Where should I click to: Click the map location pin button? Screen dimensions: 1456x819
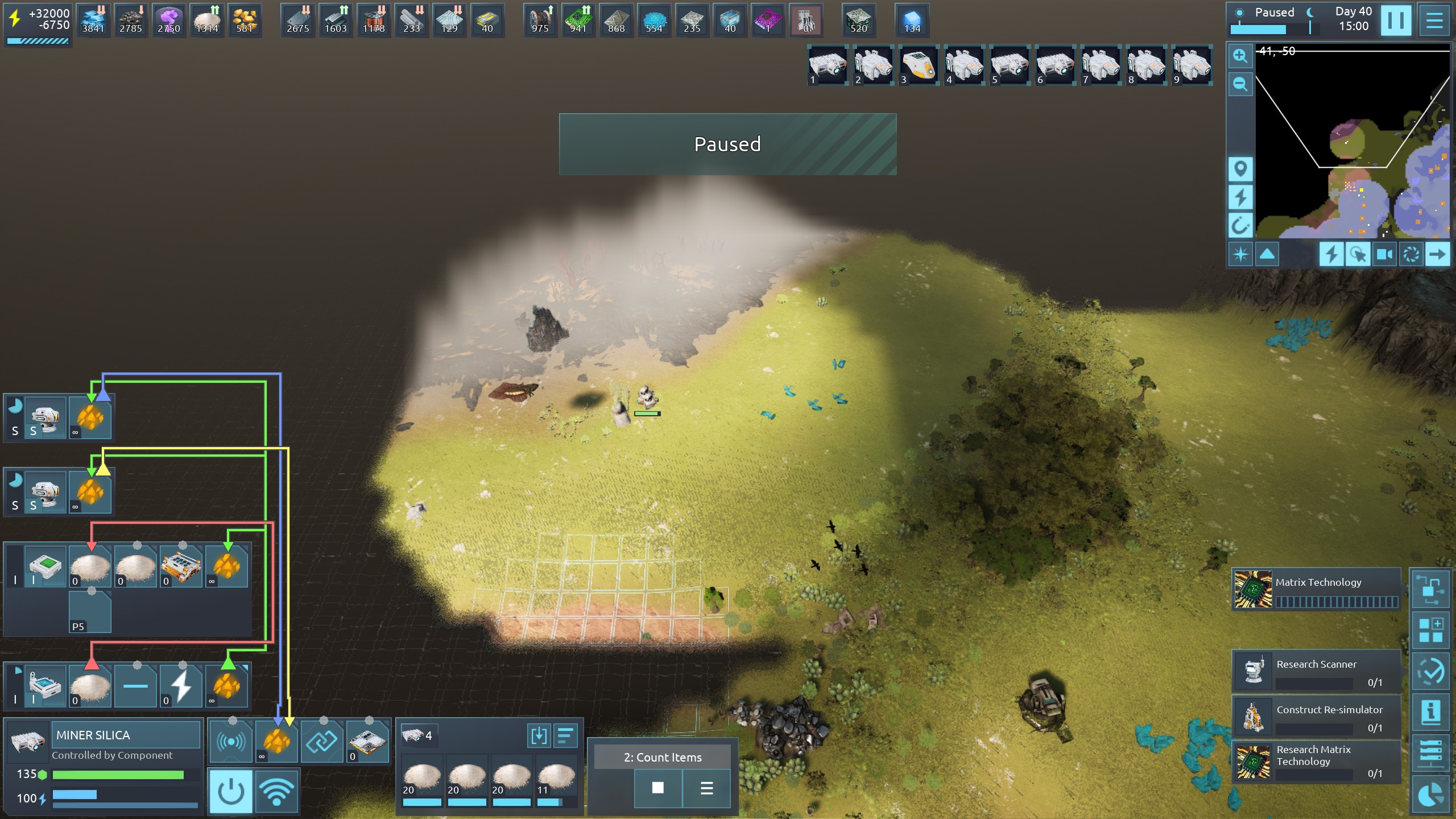tap(1240, 168)
